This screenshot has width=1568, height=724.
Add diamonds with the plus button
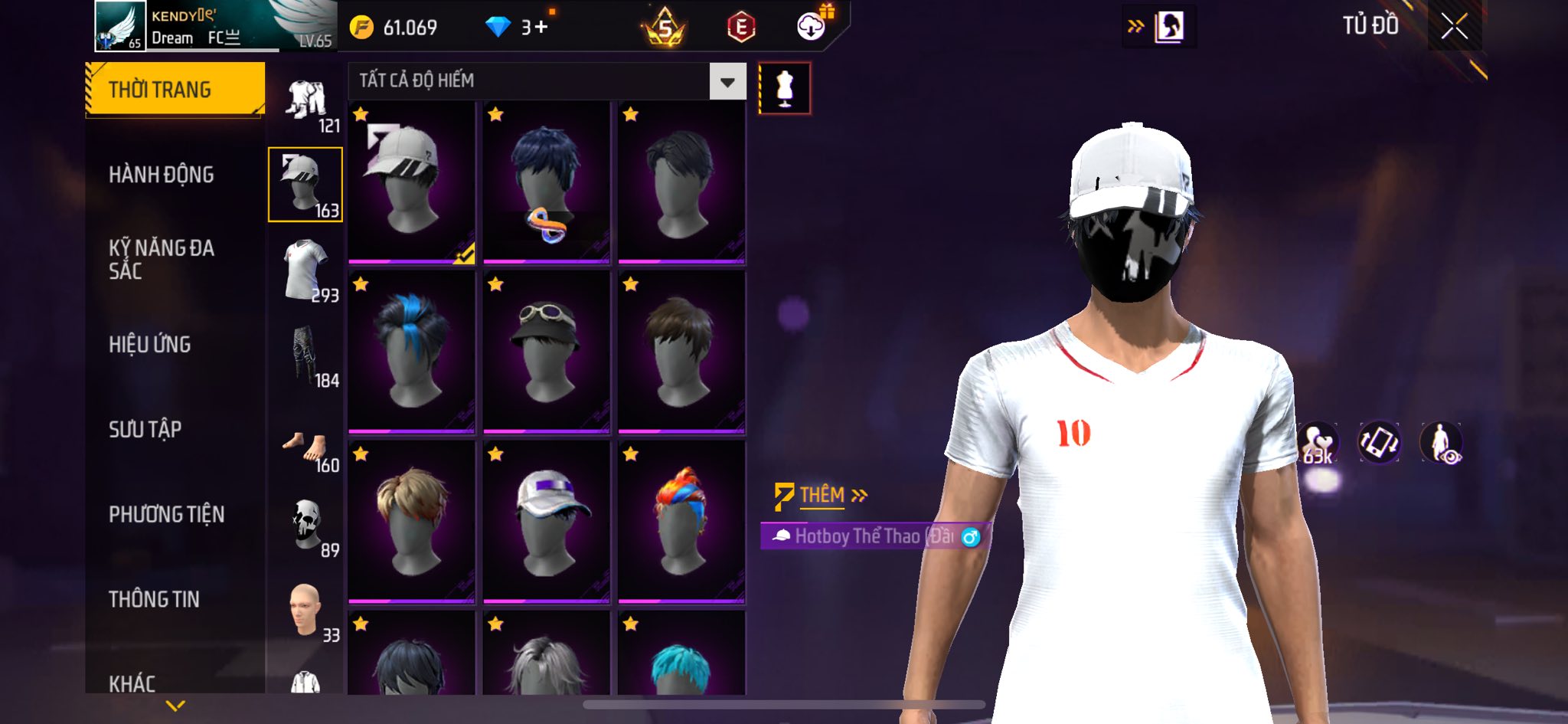(541, 28)
